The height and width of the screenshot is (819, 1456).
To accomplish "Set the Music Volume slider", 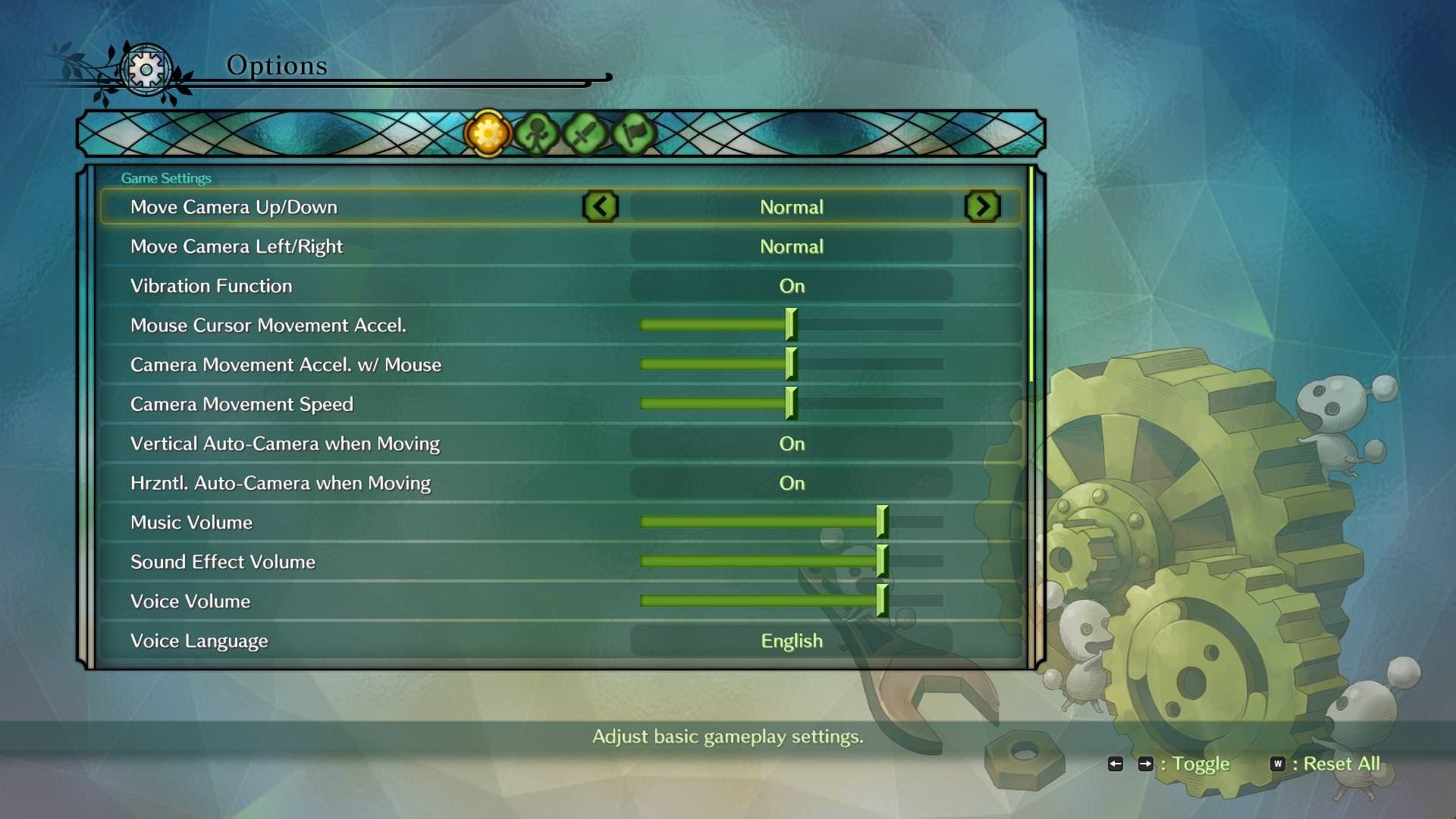I will coord(881,522).
